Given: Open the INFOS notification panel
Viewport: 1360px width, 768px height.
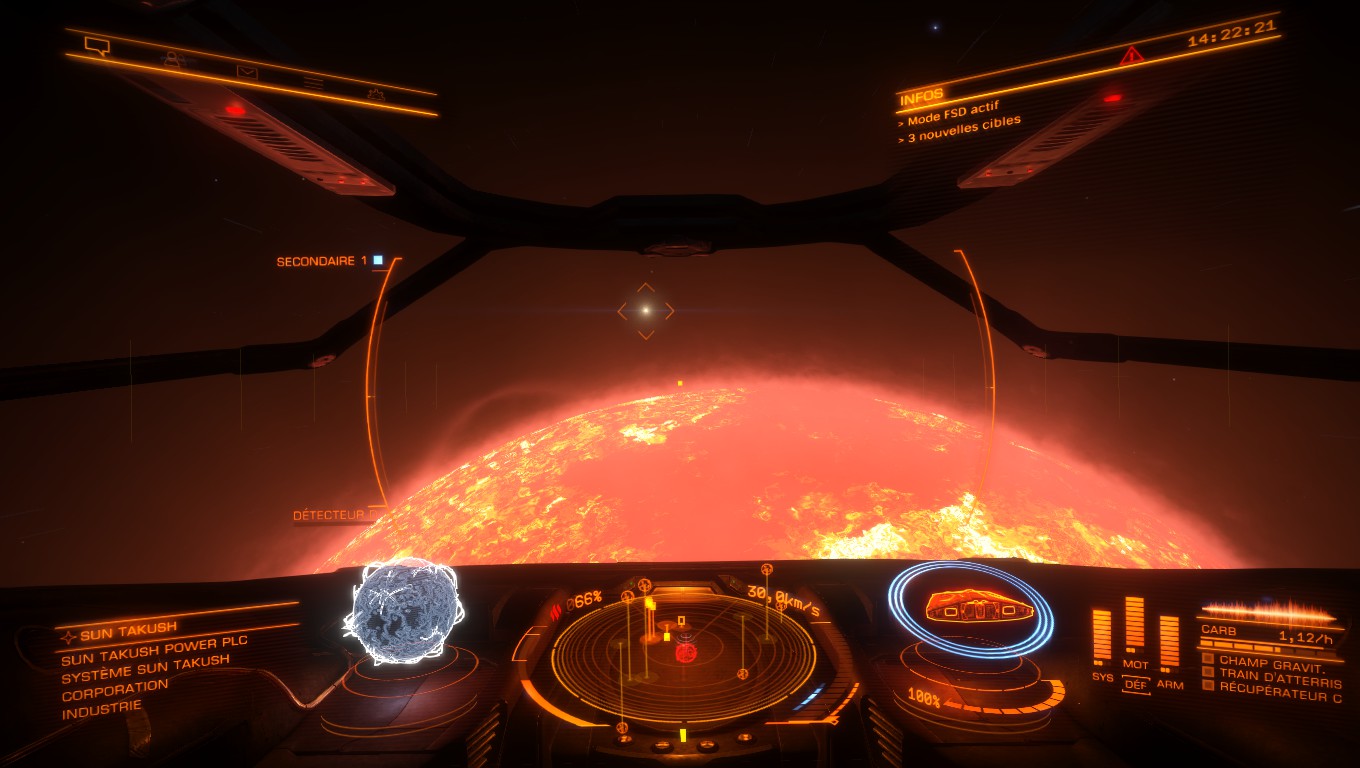Looking at the screenshot, I should 922,98.
